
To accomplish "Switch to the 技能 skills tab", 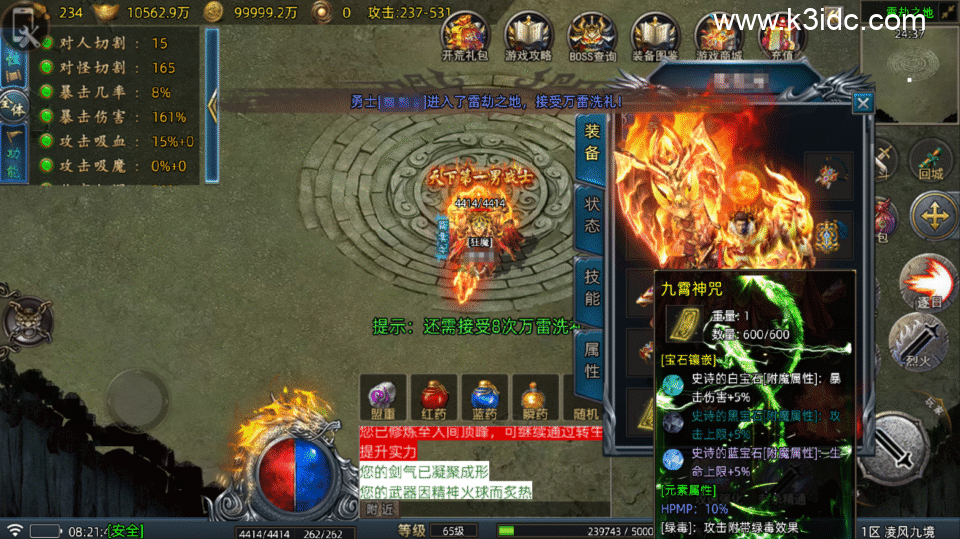I will [591, 285].
